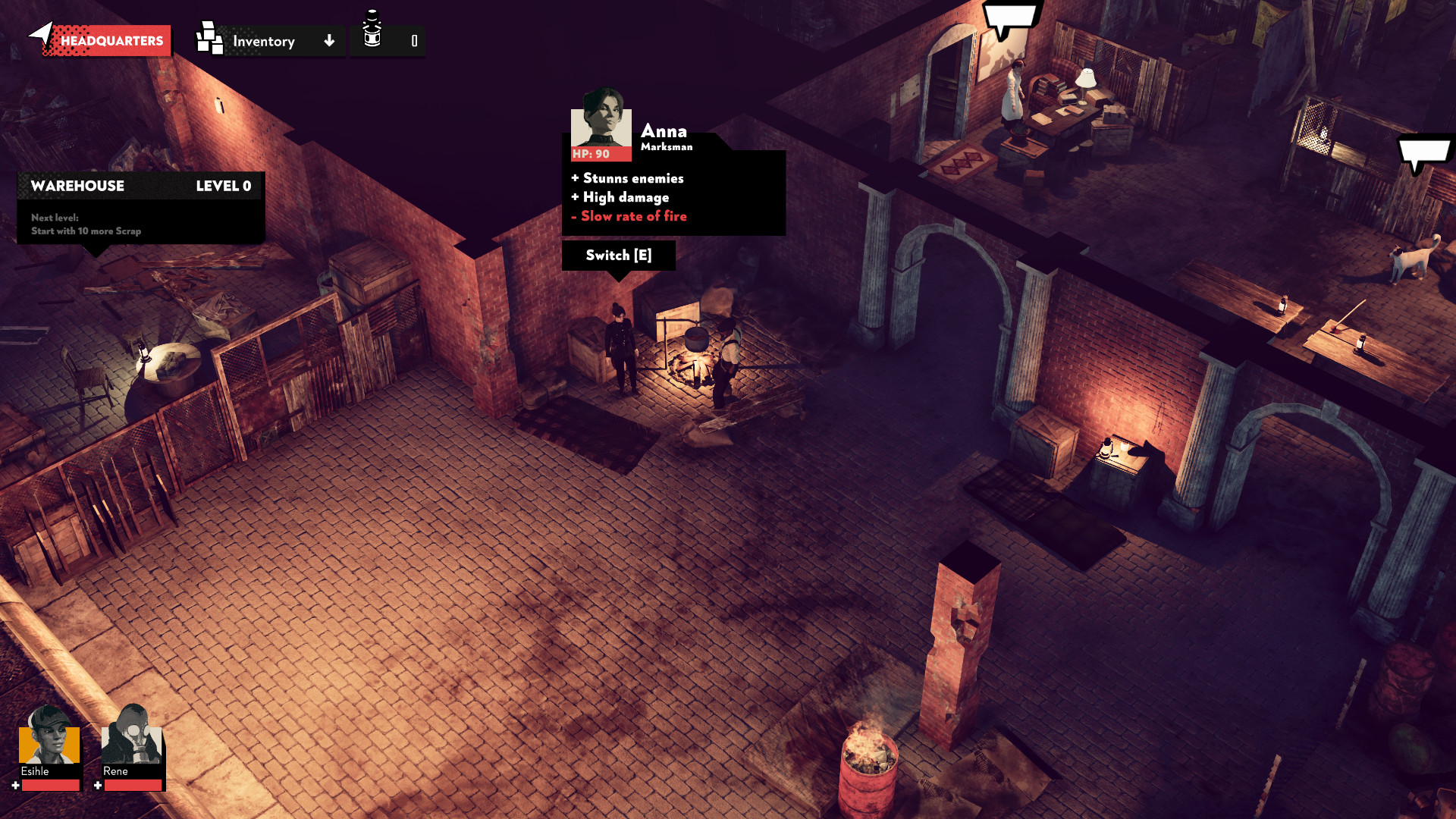1456x819 pixels.
Task: Select the canister resource icon in top bar
Action: click(371, 36)
